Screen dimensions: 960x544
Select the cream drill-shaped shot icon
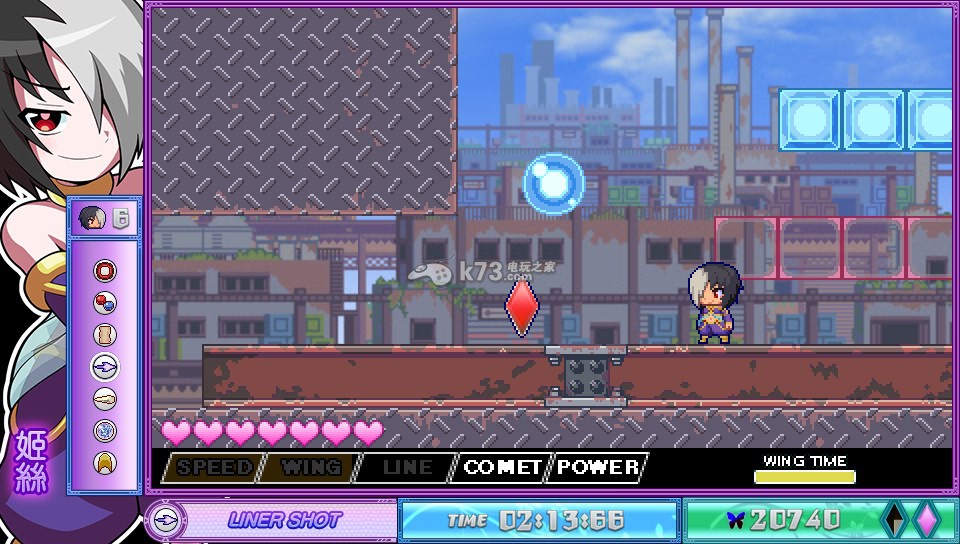pos(105,399)
